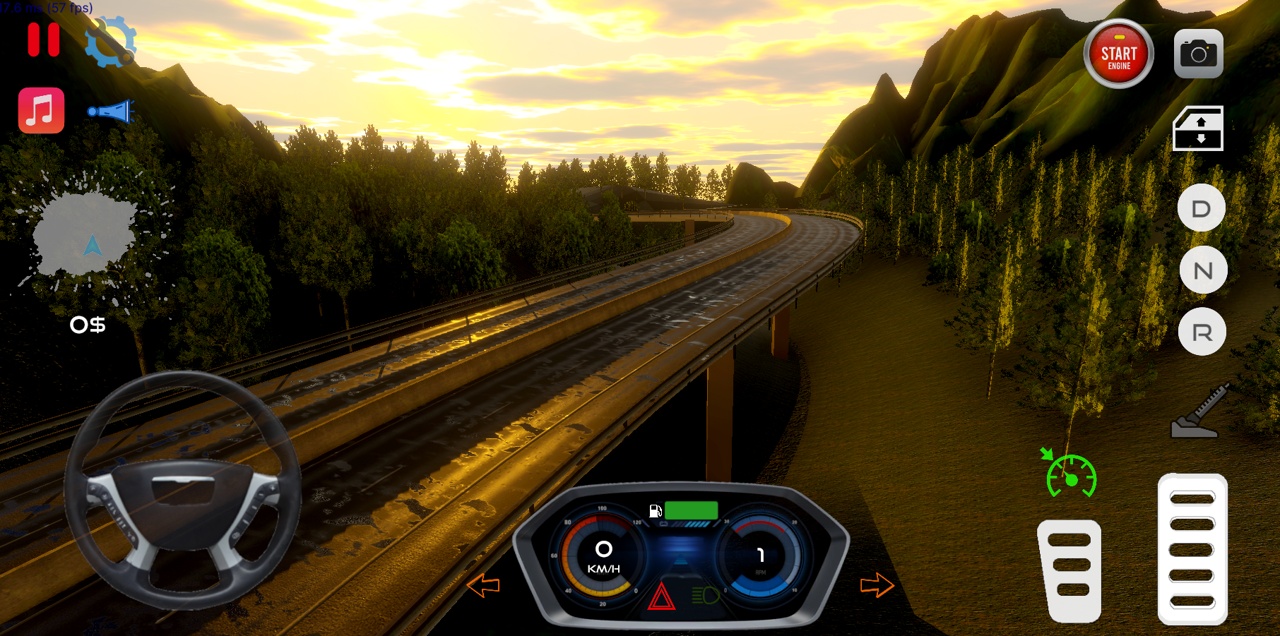
Task: Open the settings gear icon
Action: coord(109,42)
